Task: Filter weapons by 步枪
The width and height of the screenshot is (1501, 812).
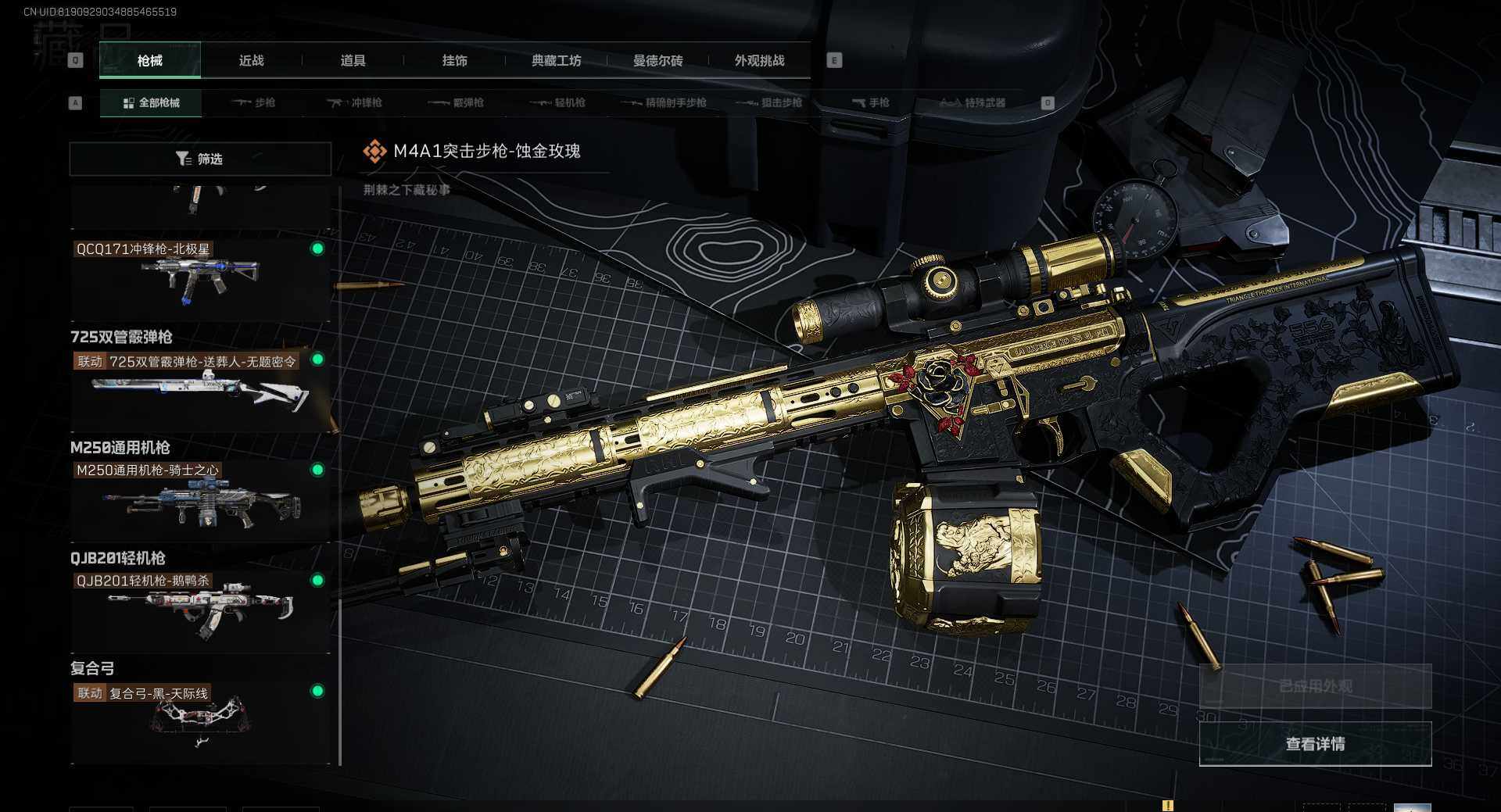Action: point(254,103)
